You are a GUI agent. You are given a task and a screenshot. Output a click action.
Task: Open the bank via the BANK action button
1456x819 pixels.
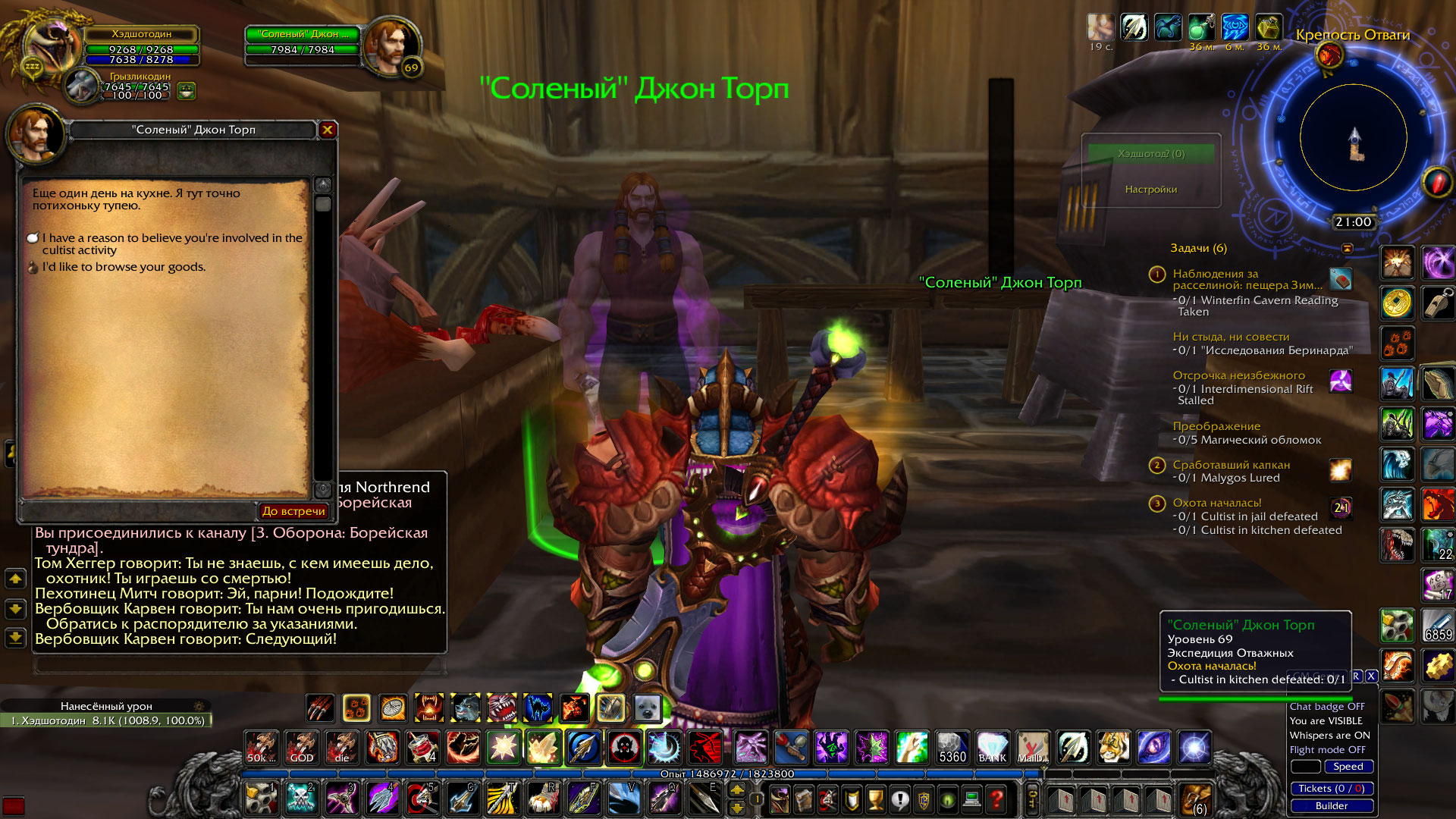(x=992, y=748)
